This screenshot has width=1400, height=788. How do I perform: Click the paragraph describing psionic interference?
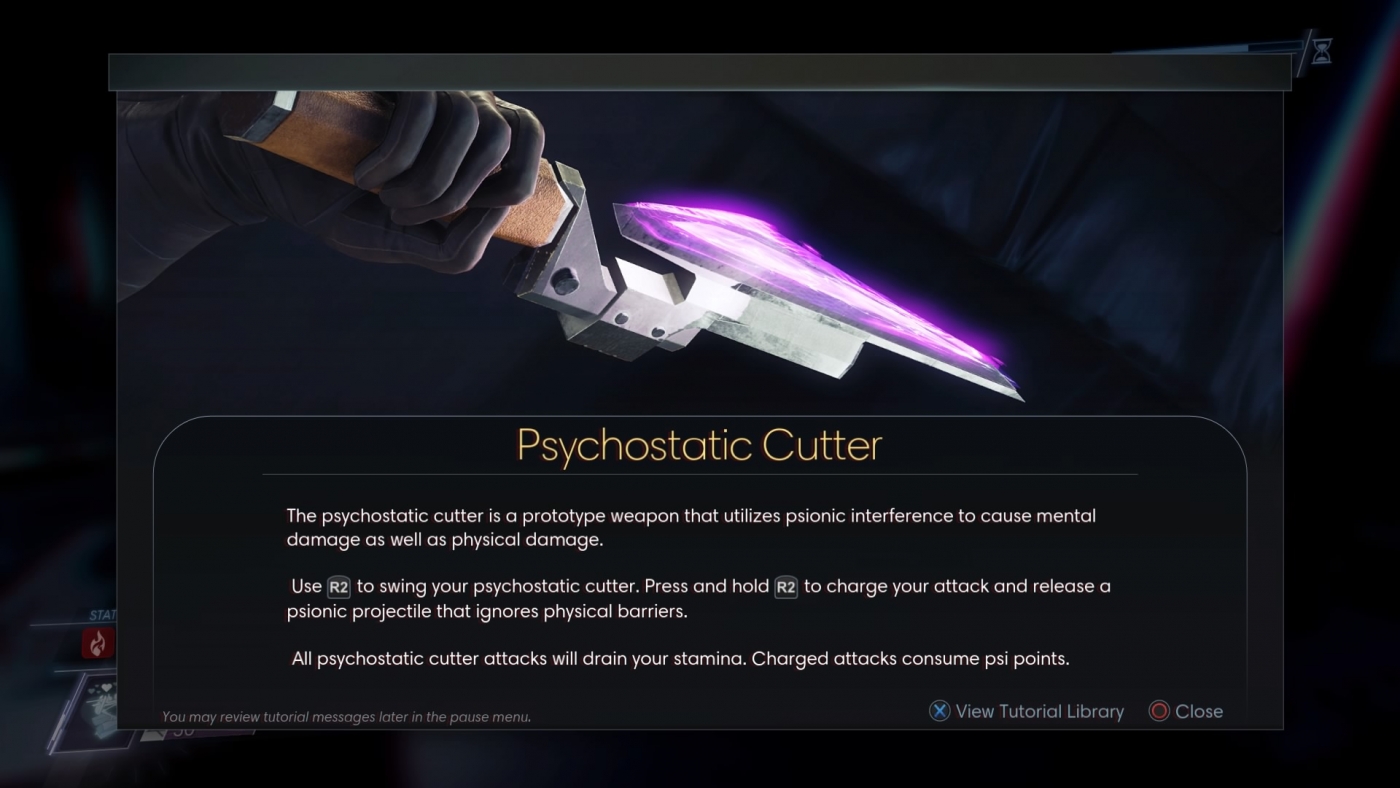point(690,525)
